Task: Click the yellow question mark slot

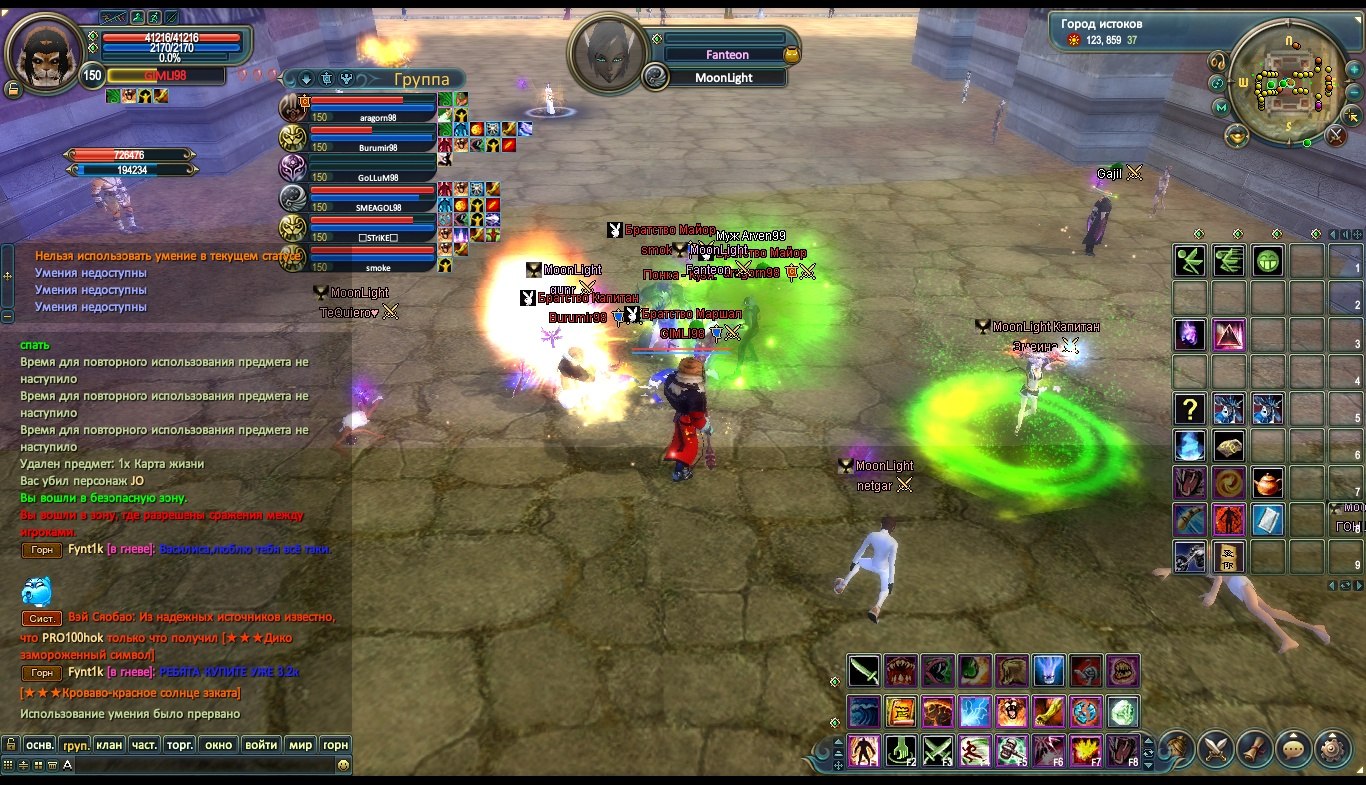Action: [1189, 408]
